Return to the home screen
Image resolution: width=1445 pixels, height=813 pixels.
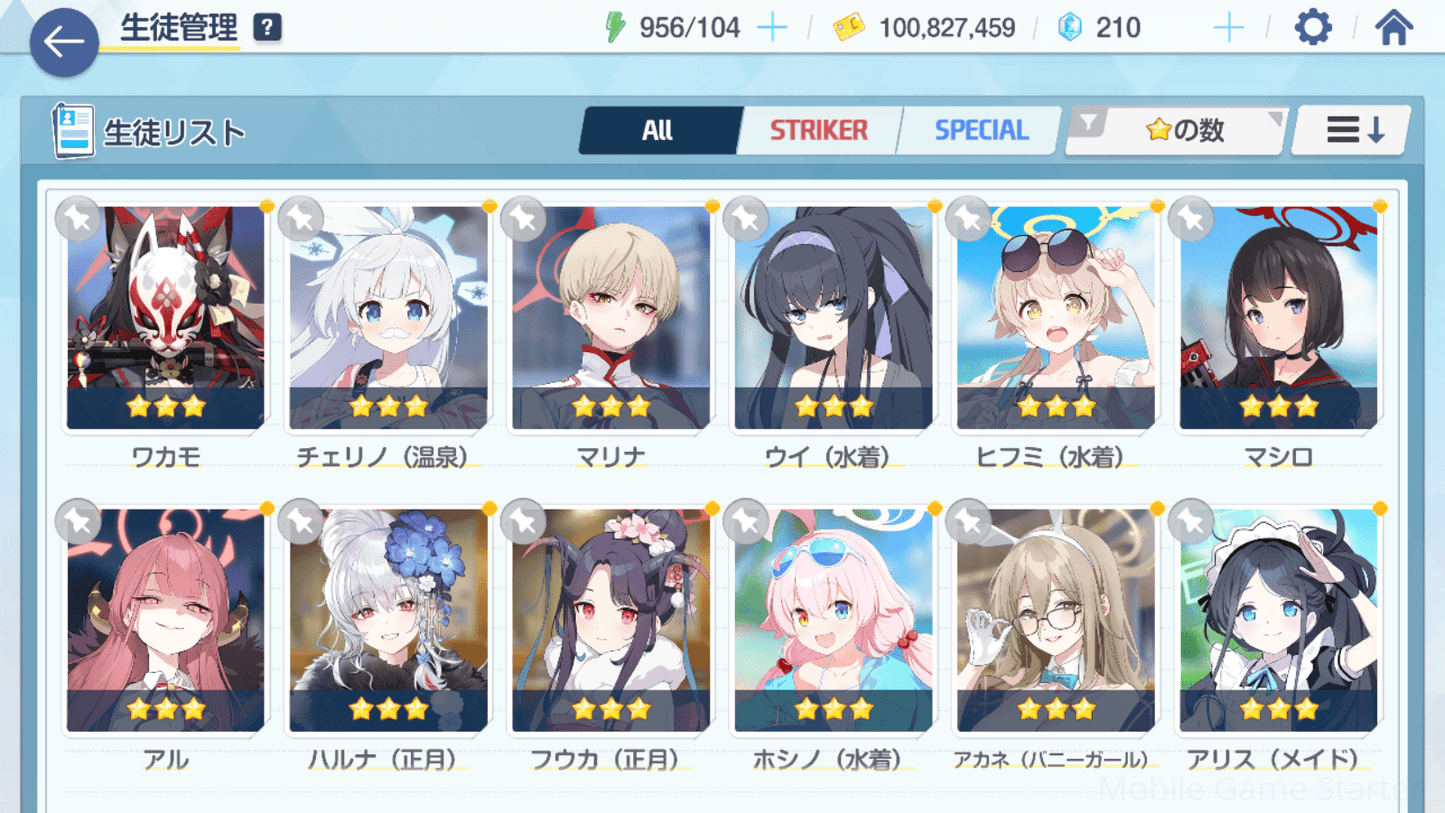[x=1393, y=27]
